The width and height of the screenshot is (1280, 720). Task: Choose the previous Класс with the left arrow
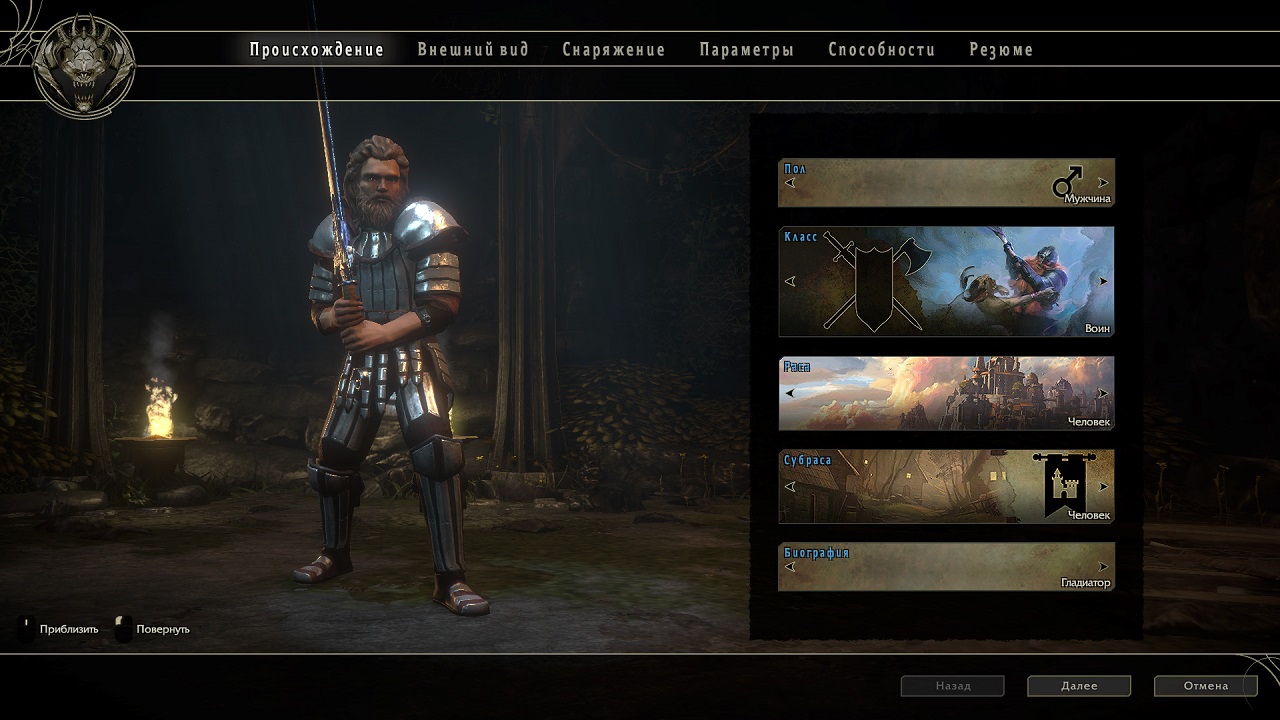(x=790, y=282)
